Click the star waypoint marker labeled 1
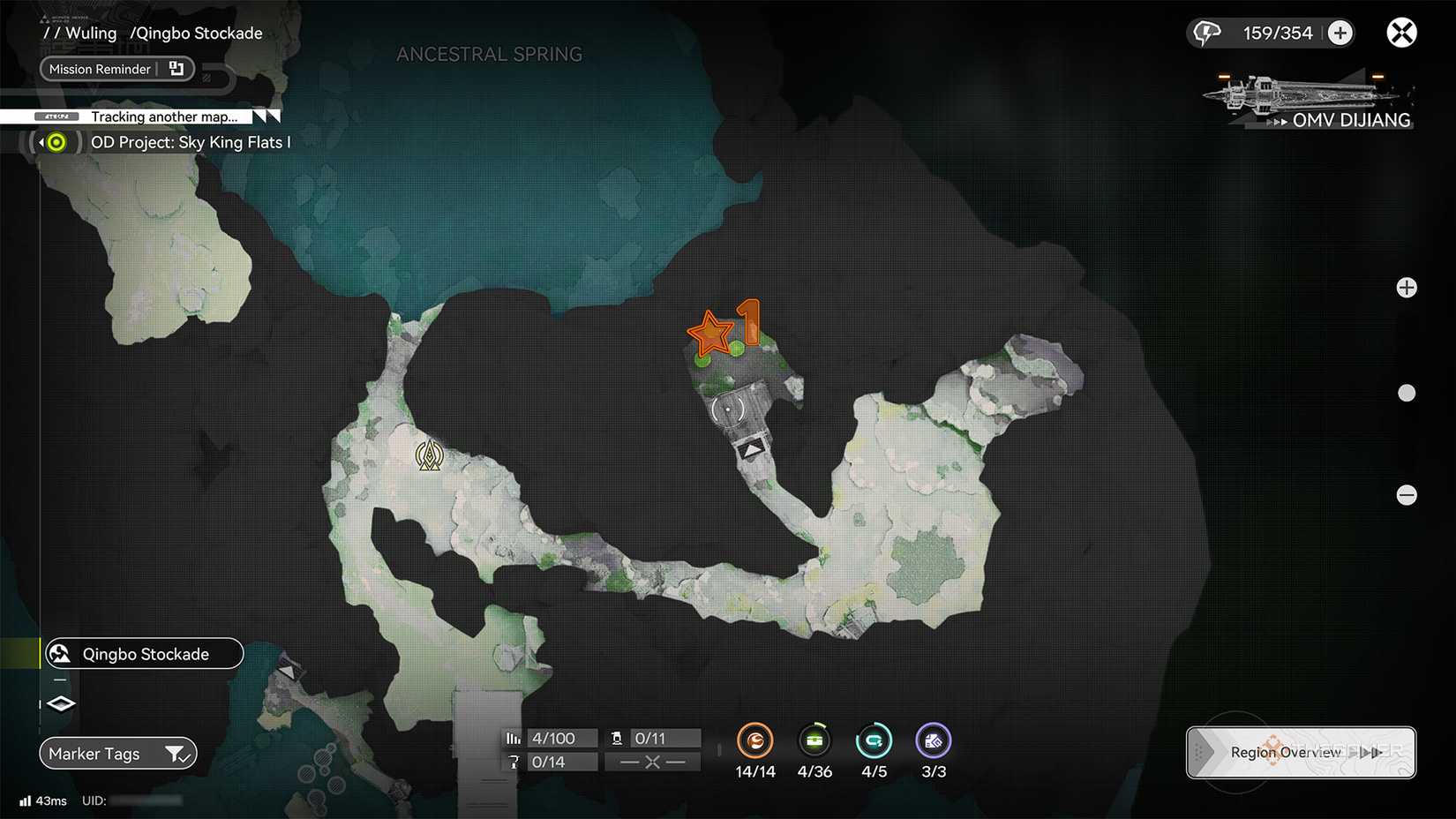 click(710, 334)
